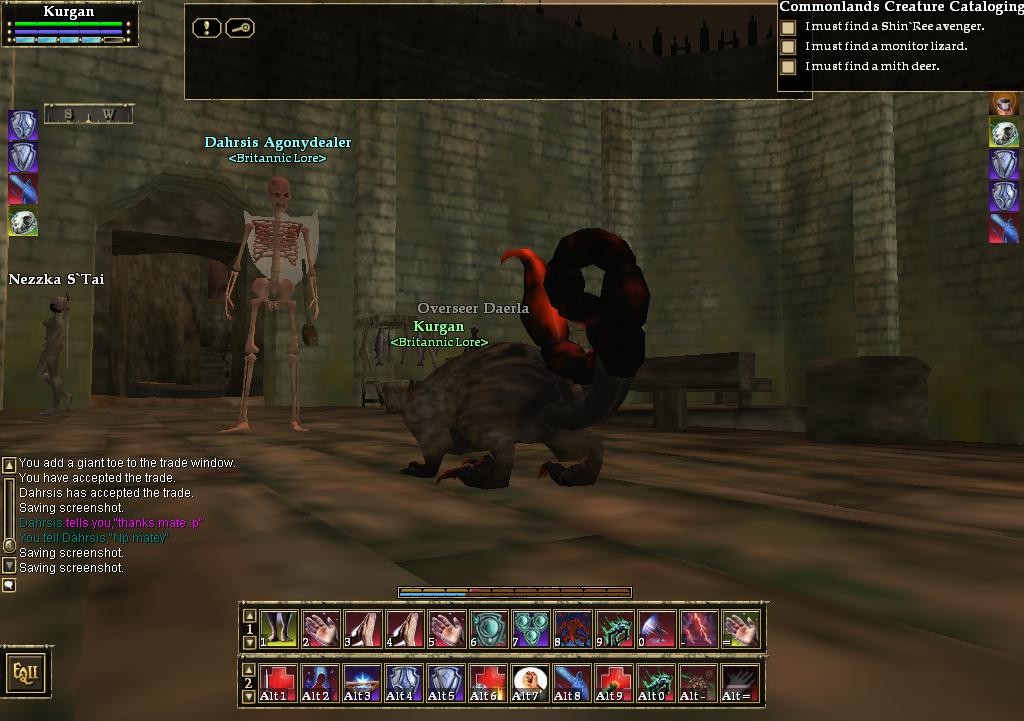Trigger the red demon ability in slot 8
The height and width of the screenshot is (721, 1024).
tap(573, 629)
